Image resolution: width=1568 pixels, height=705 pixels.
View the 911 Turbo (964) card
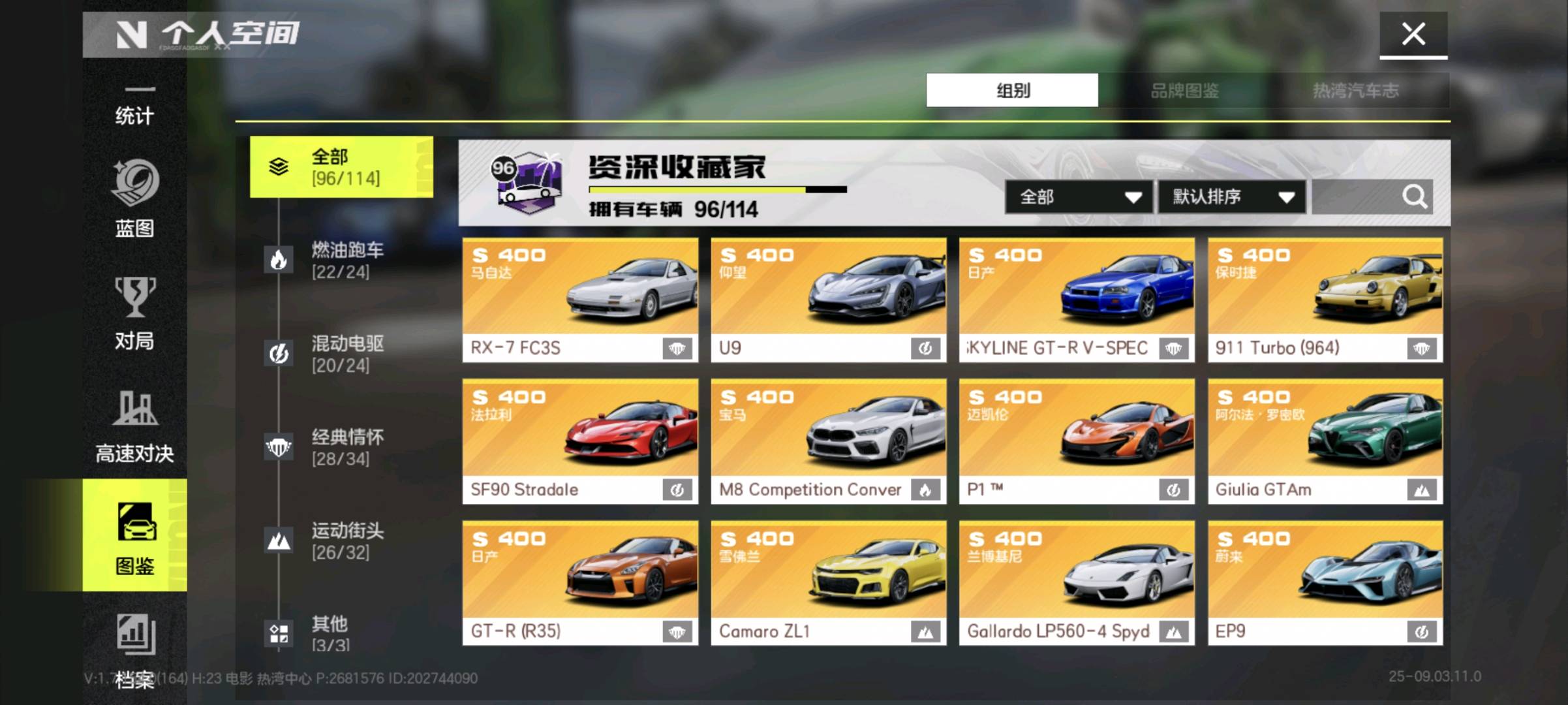[x=1325, y=300]
